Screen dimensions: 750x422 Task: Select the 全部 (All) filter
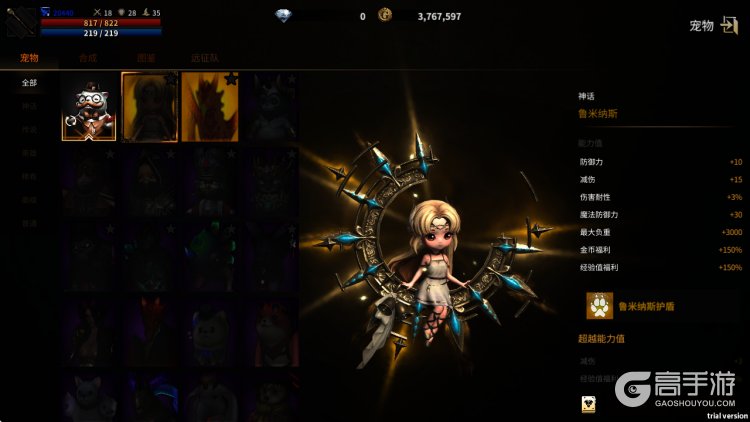tap(30, 82)
